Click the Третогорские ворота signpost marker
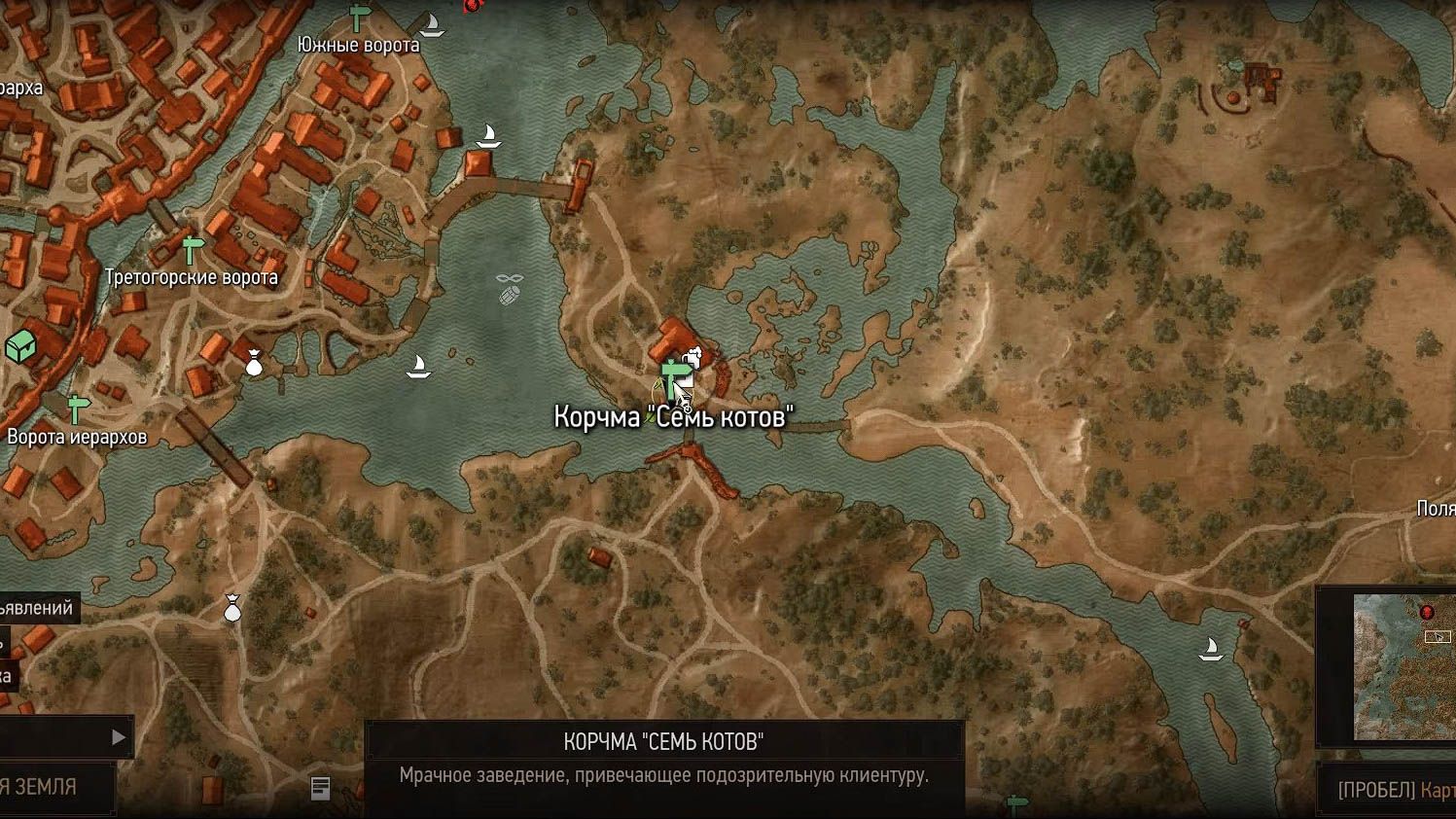1456x819 pixels. click(x=193, y=248)
